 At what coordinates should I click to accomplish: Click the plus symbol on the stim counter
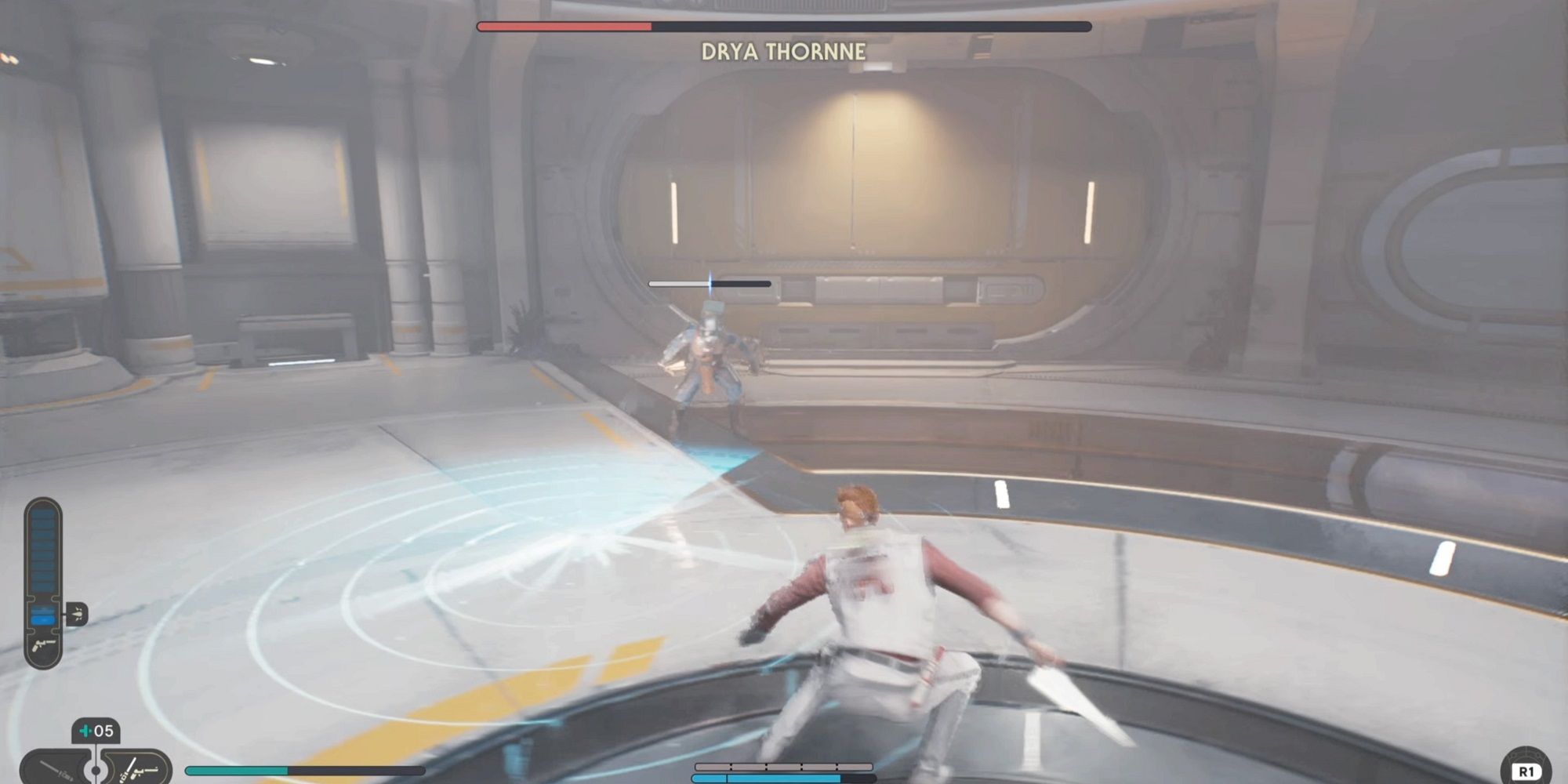(85, 731)
